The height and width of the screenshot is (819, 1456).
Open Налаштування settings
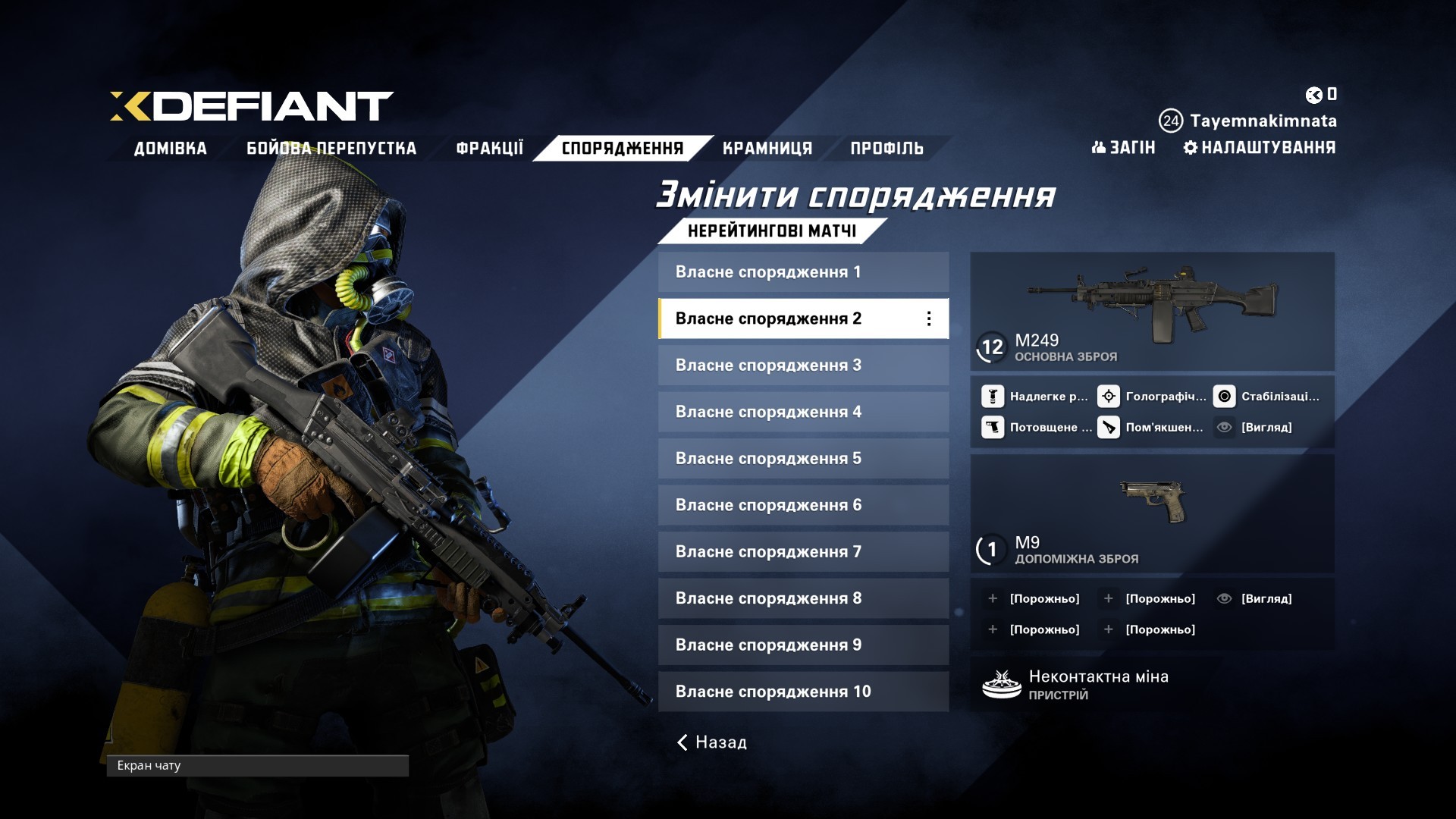pyautogui.click(x=1260, y=147)
